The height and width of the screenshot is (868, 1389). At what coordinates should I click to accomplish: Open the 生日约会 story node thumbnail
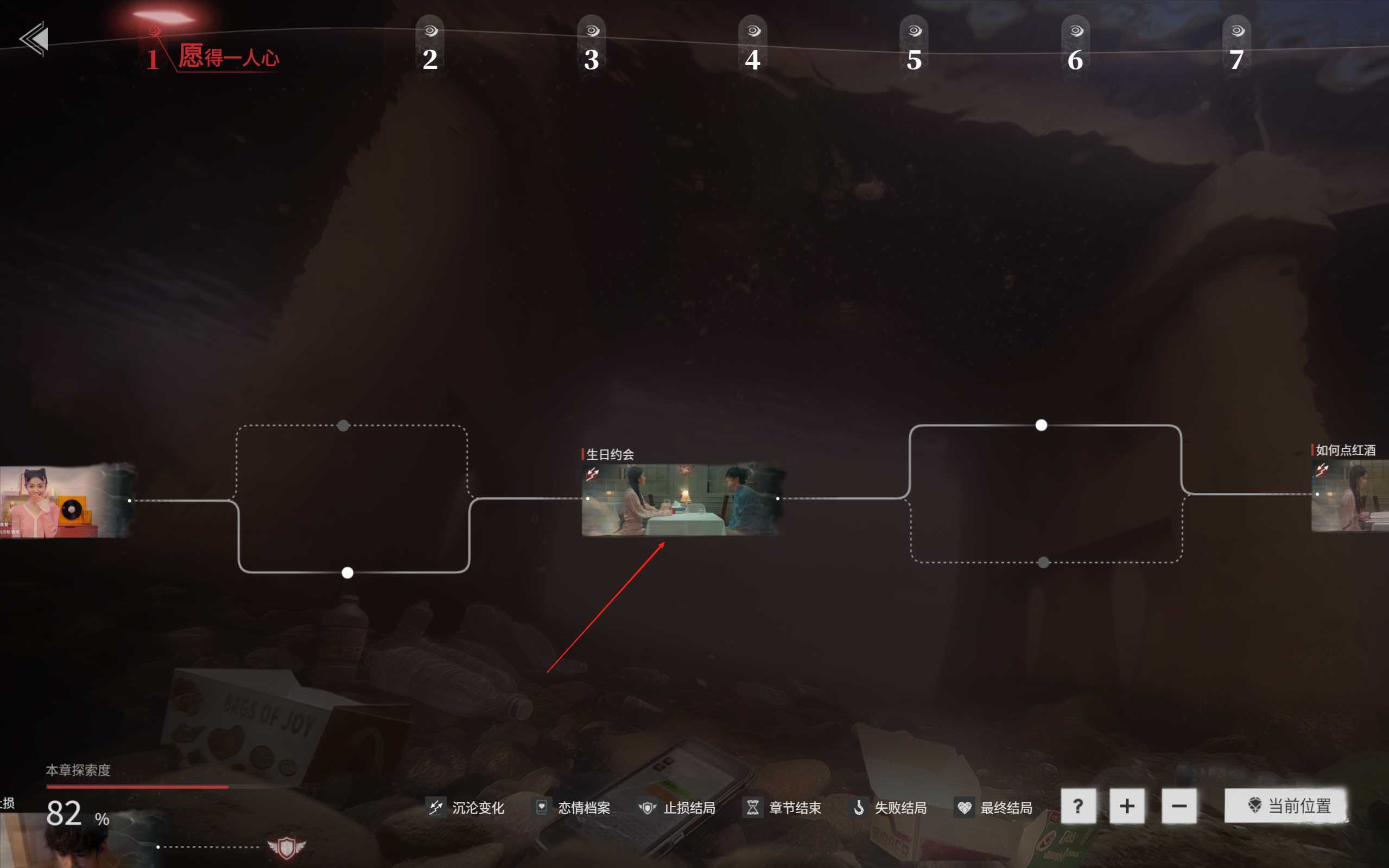click(681, 499)
